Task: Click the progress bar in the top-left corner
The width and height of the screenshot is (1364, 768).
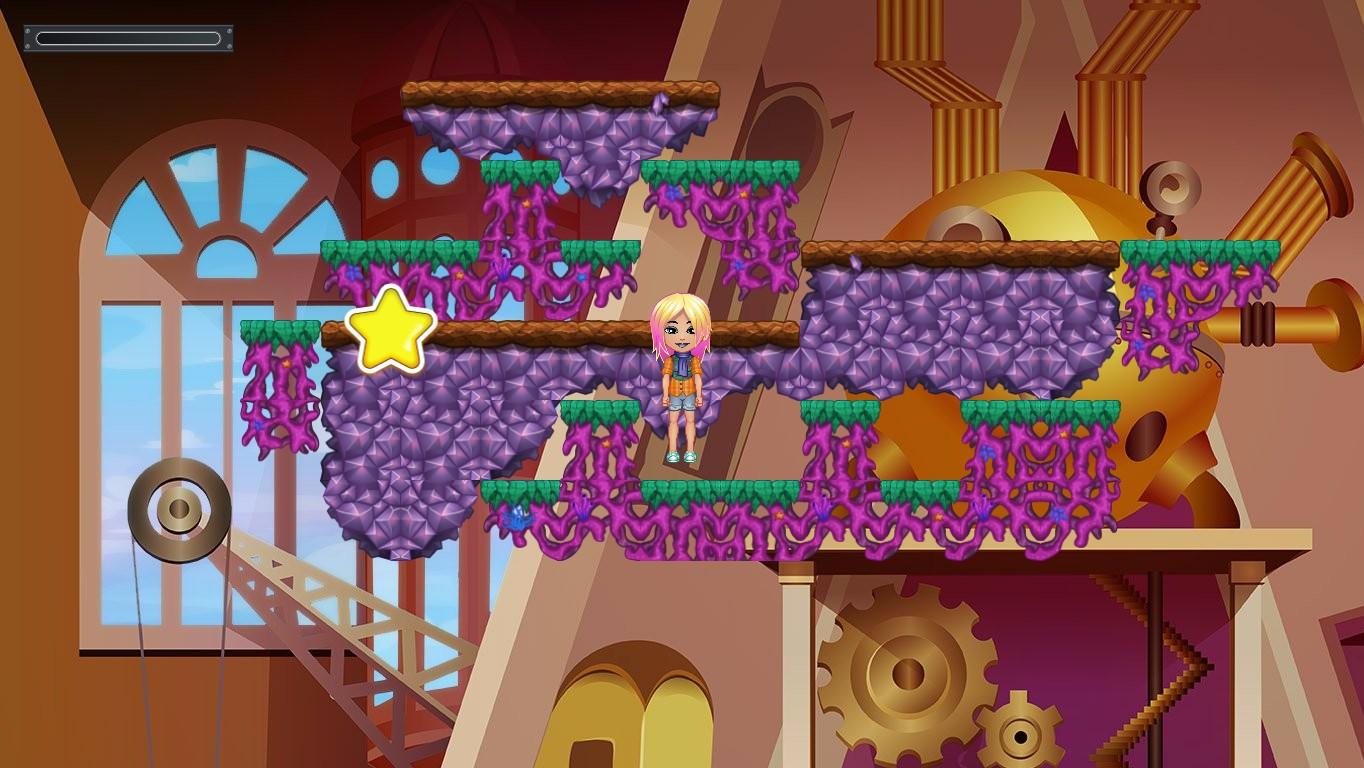Action: pyautogui.click(x=128, y=37)
